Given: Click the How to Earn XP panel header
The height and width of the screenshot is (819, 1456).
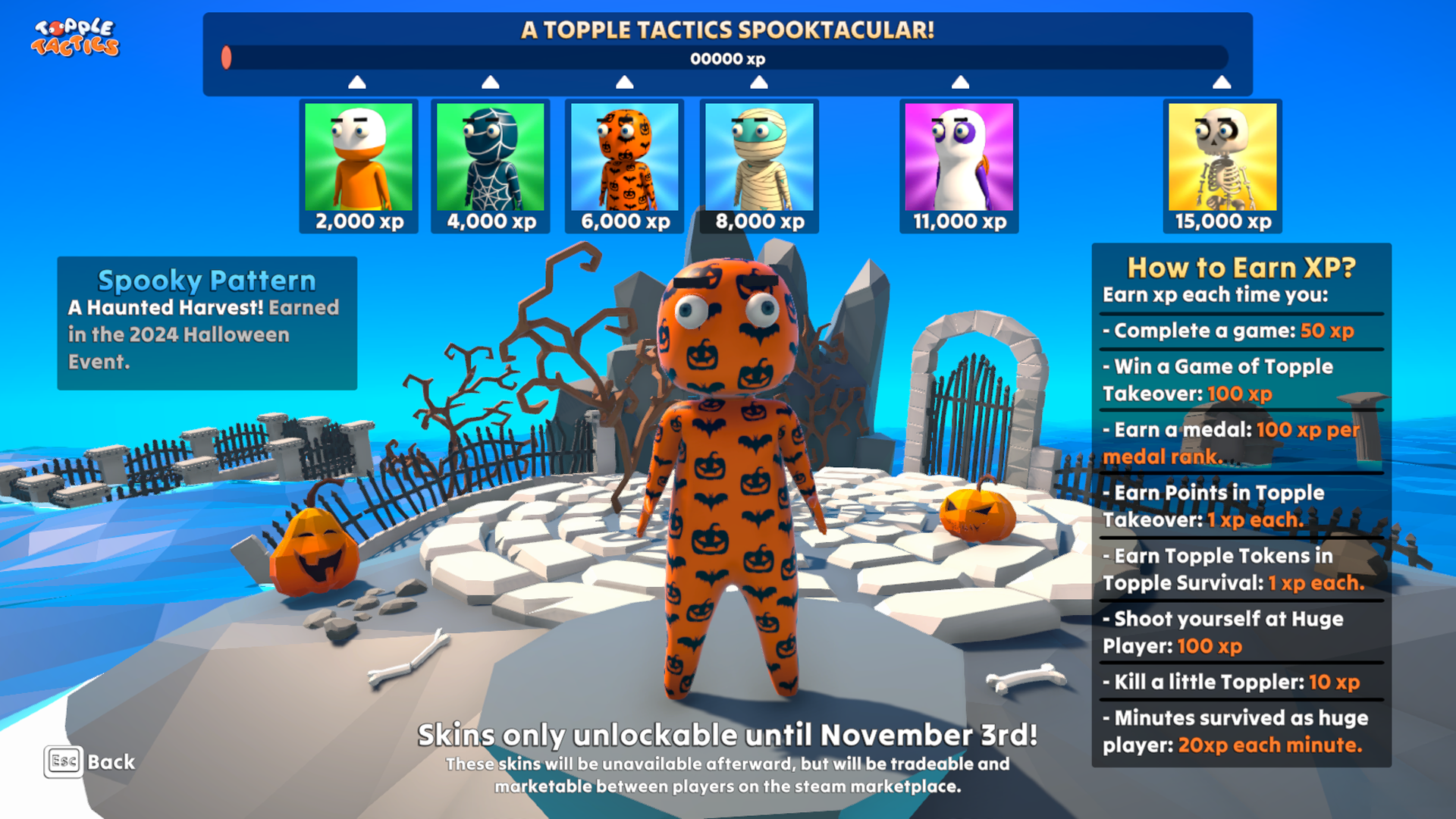Looking at the screenshot, I should coord(1241,268).
